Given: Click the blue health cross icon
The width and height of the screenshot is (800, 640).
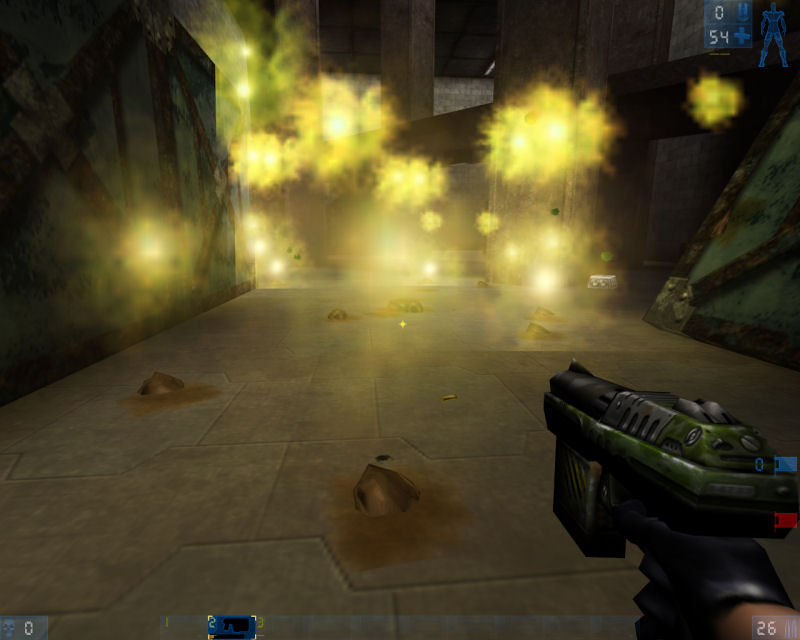Looking at the screenshot, I should pyautogui.click(x=742, y=38).
